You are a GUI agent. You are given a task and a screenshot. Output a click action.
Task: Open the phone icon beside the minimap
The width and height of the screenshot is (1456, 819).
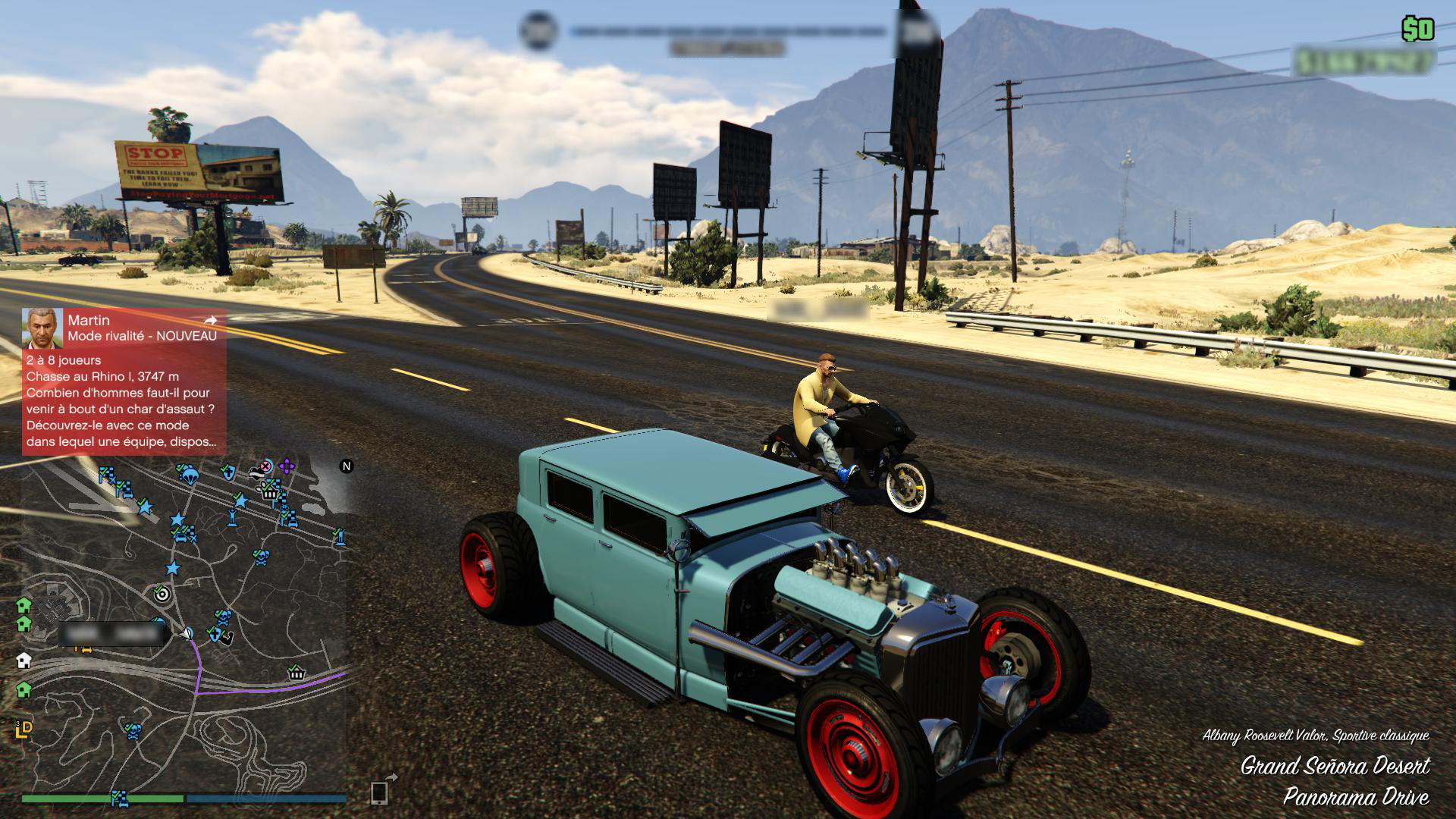[x=379, y=792]
